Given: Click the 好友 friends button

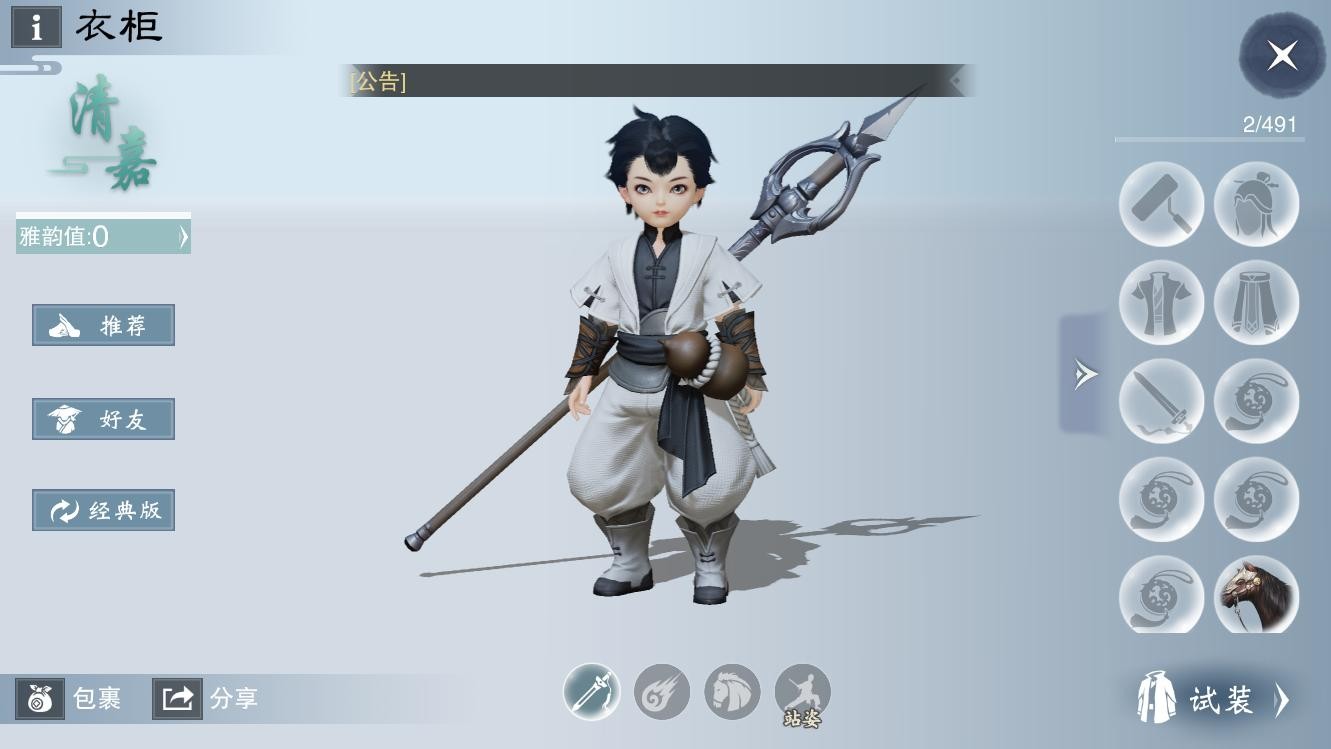Looking at the screenshot, I should (103, 419).
